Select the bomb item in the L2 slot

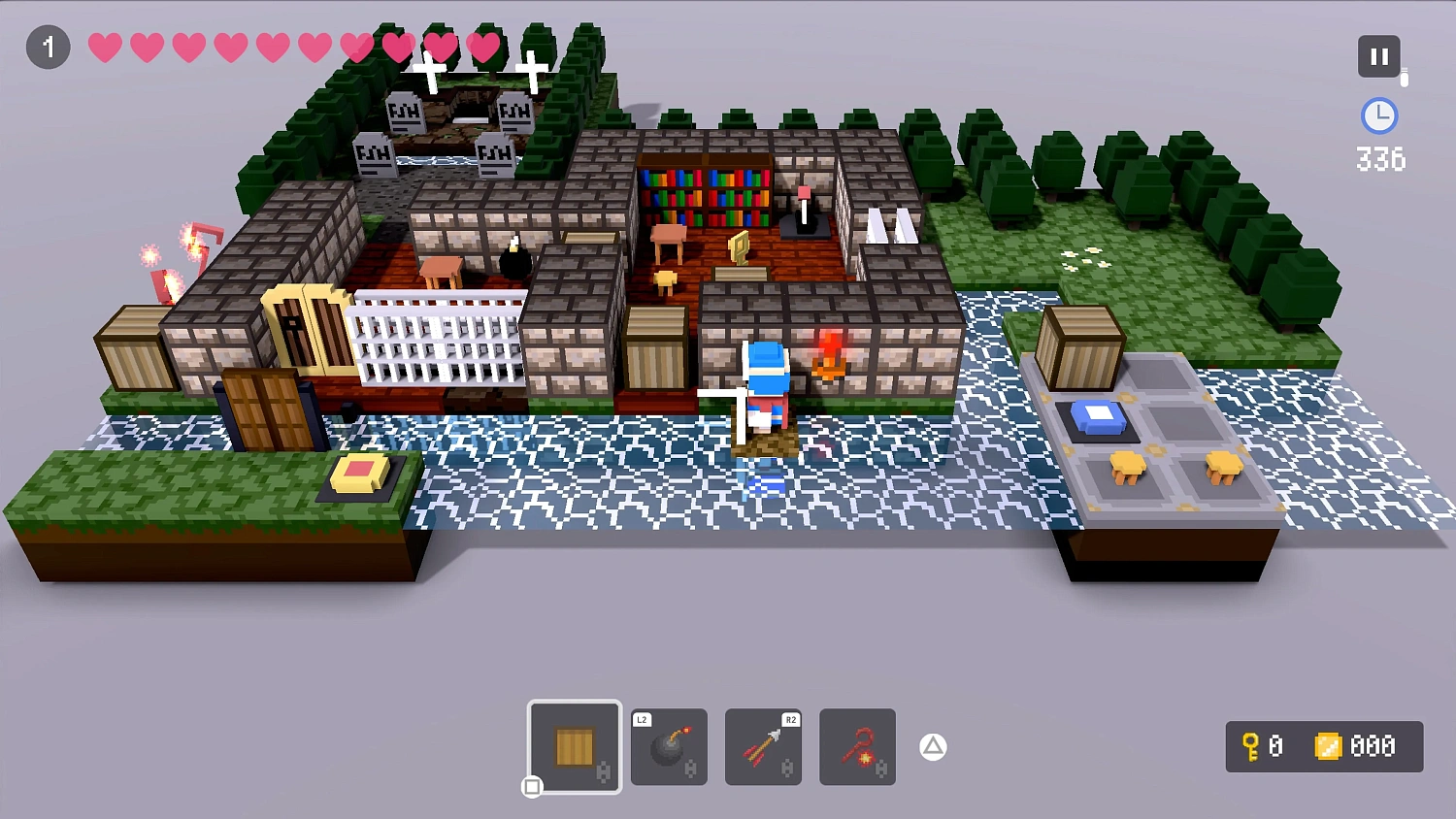668,747
